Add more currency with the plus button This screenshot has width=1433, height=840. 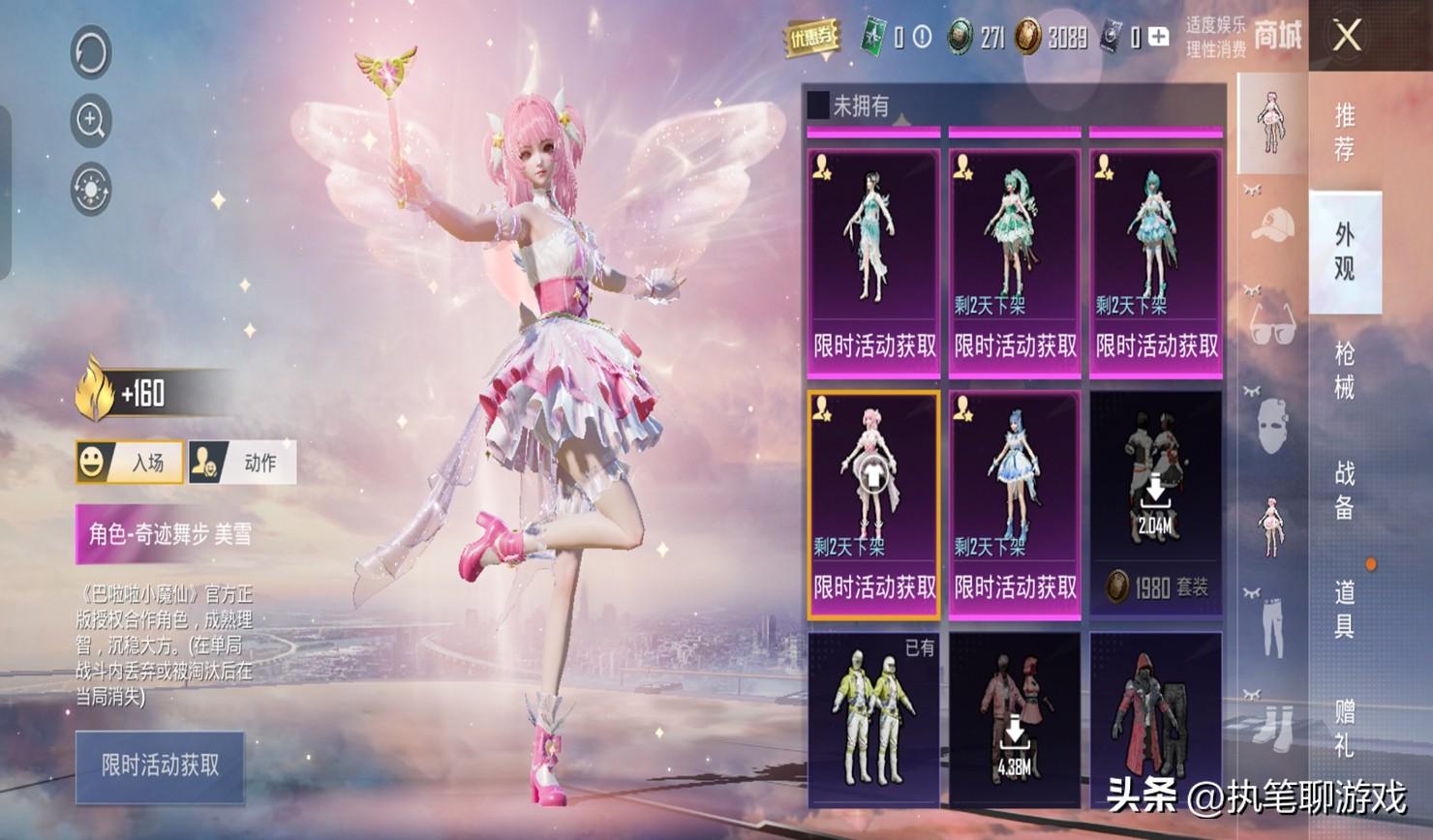click(1158, 37)
